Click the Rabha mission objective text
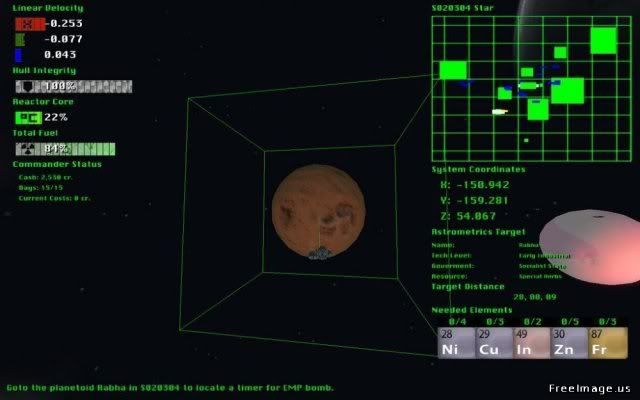 tap(170, 387)
